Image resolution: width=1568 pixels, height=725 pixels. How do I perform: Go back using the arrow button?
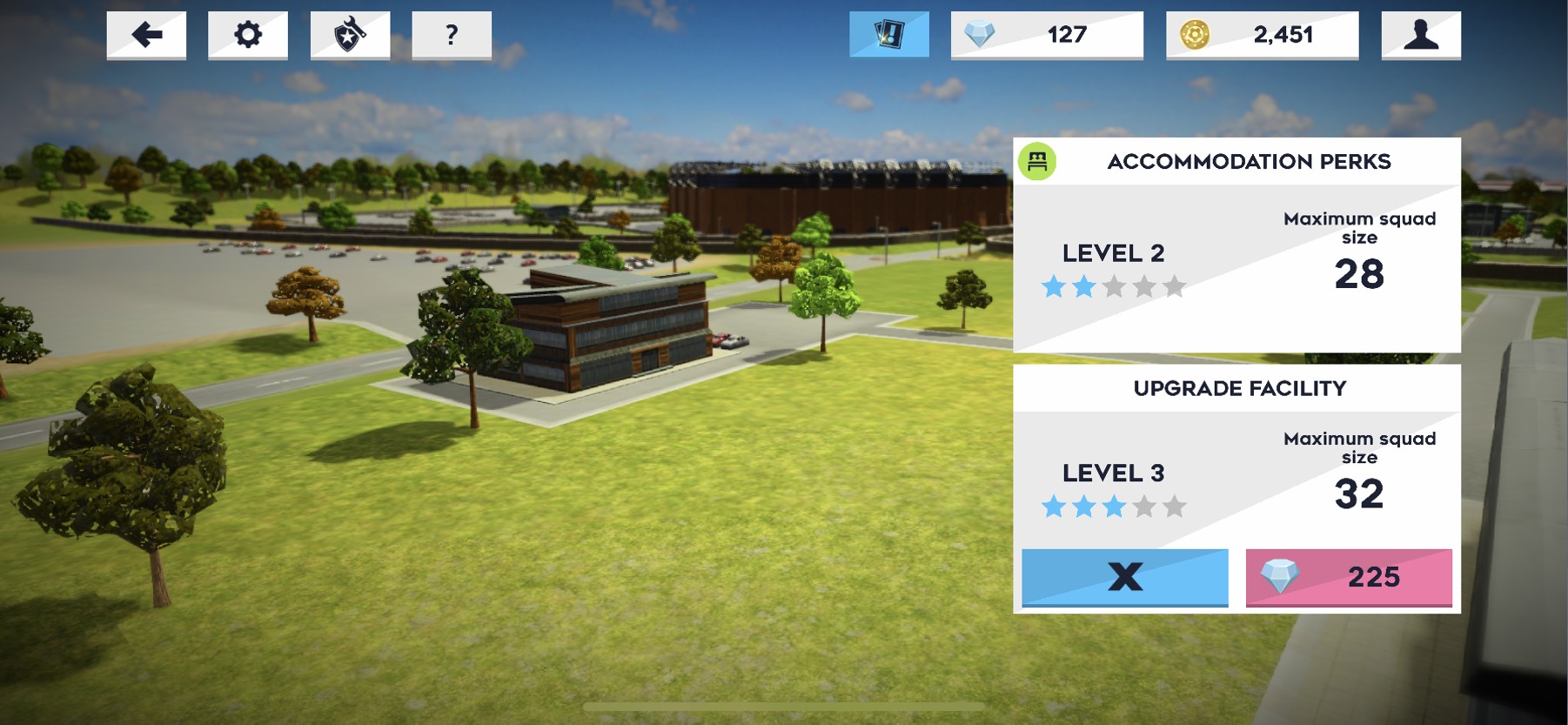click(146, 35)
